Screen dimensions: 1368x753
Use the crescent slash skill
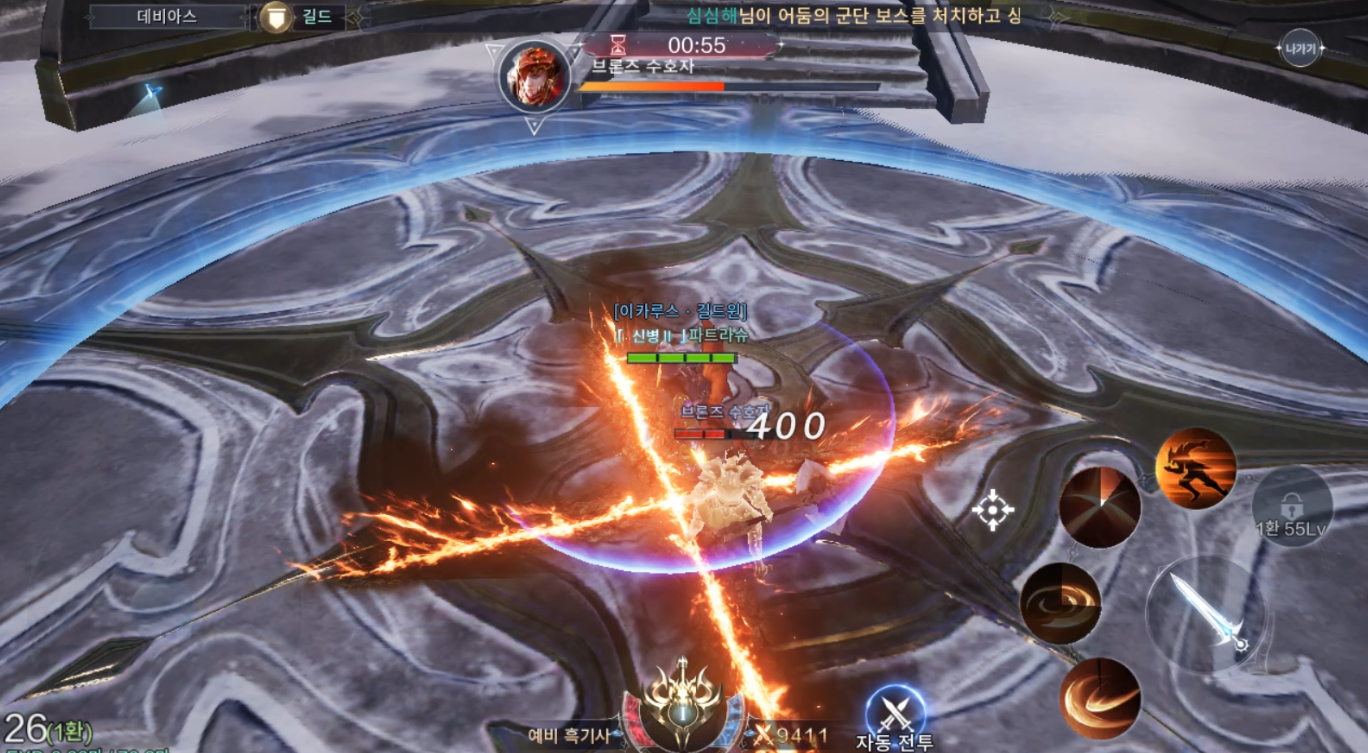point(1100,697)
